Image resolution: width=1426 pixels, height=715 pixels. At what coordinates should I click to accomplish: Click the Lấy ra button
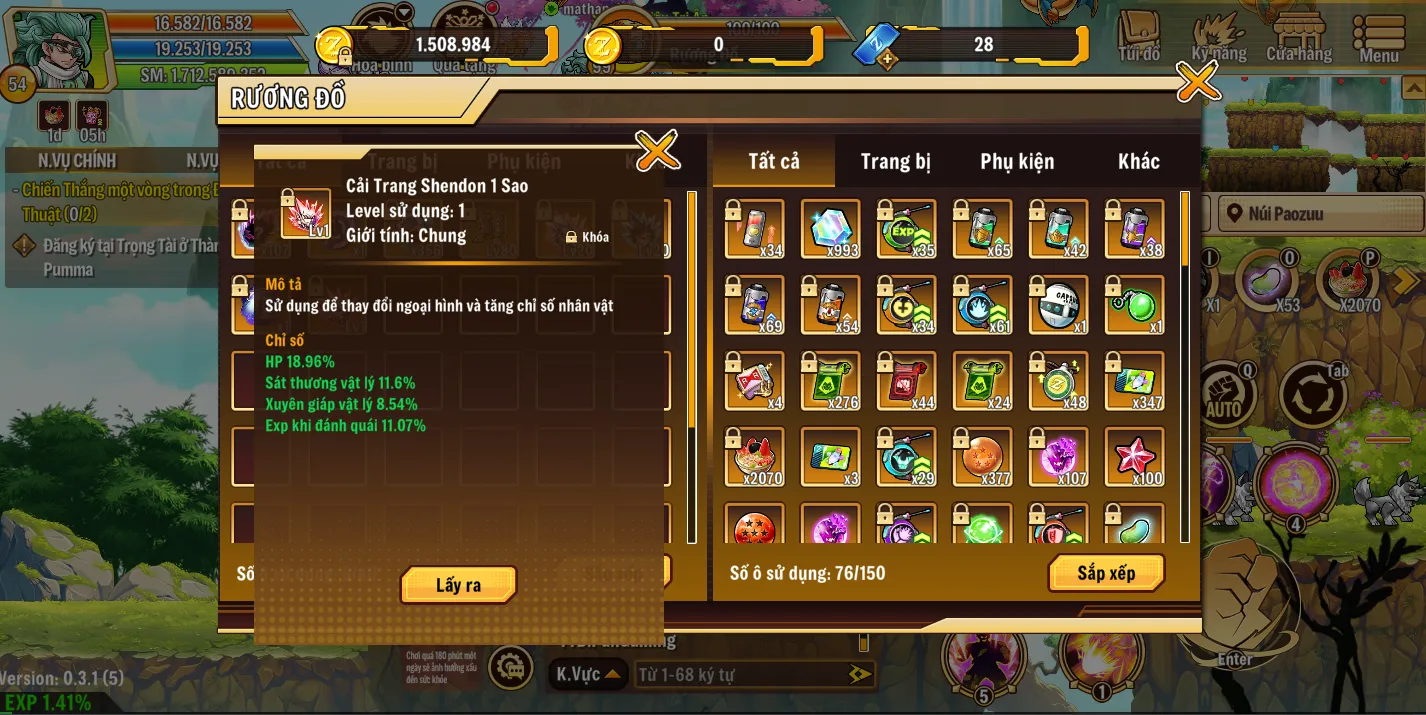click(x=458, y=585)
